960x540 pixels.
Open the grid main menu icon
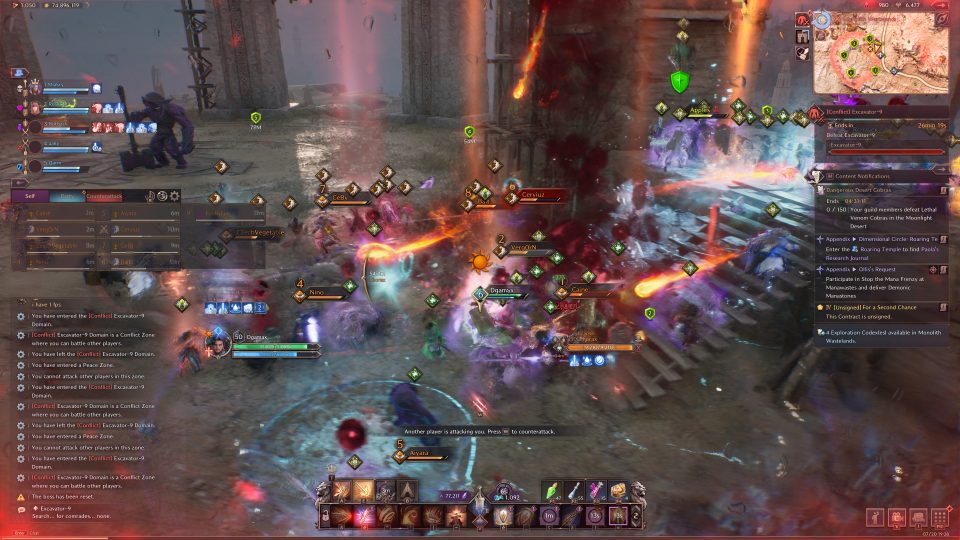point(940,517)
